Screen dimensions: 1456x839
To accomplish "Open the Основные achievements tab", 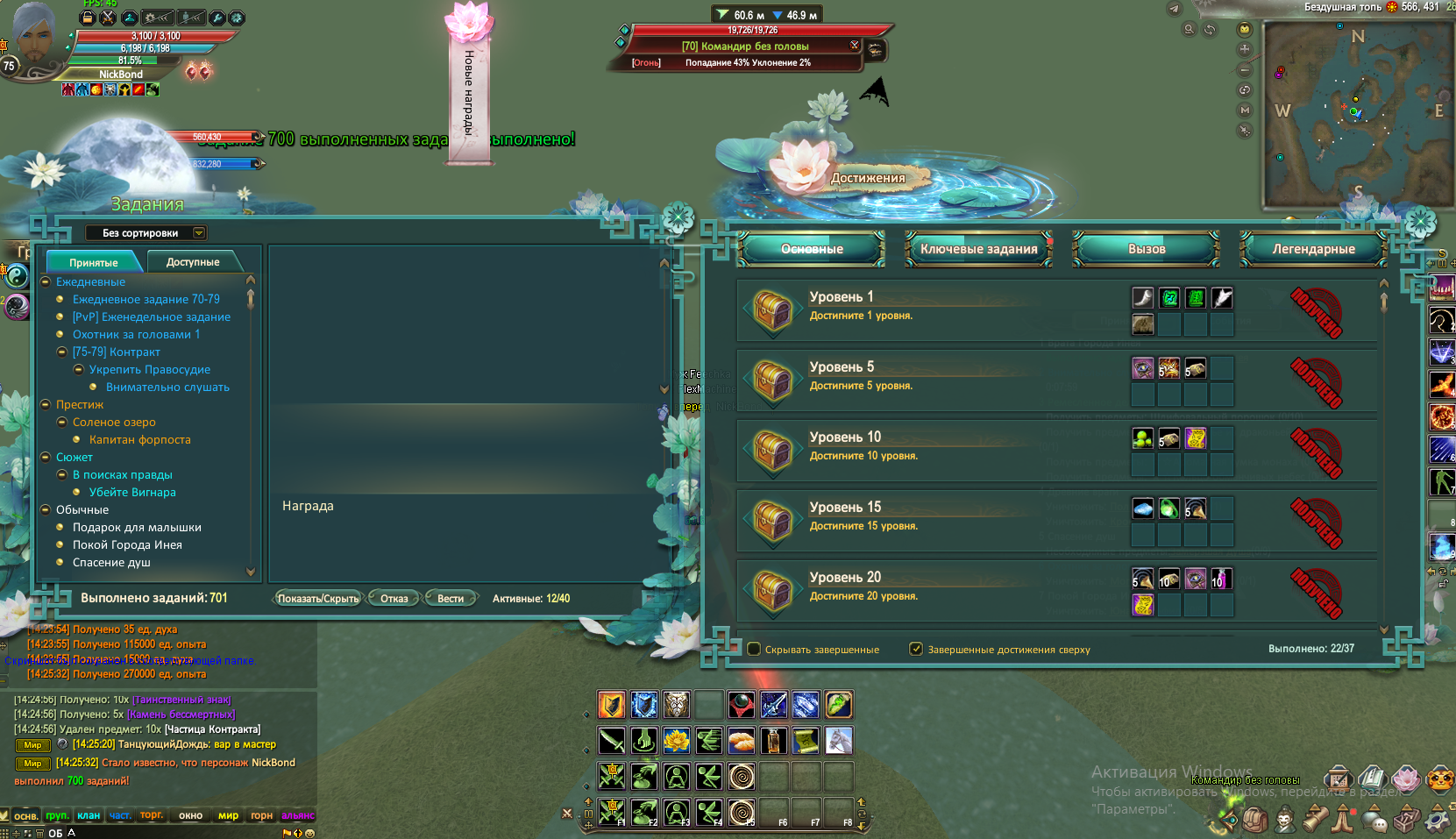I will (x=812, y=249).
